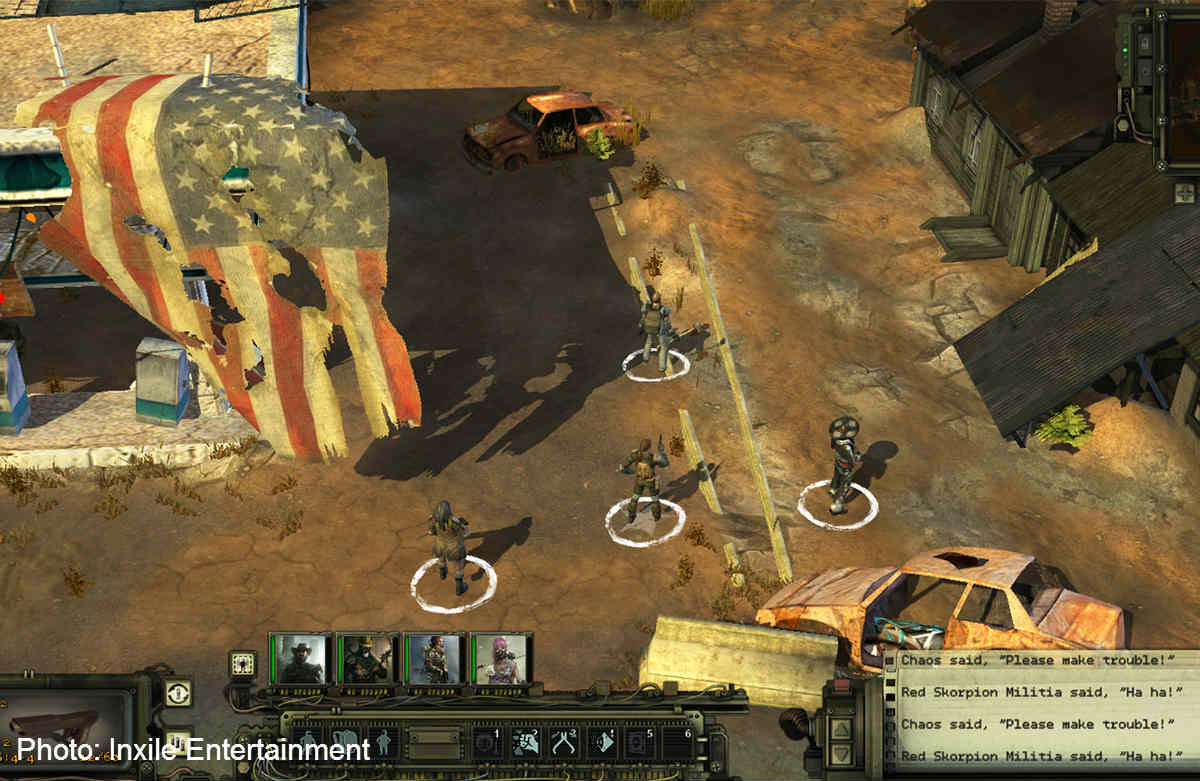Click the group-select button left of the portraits
The height and width of the screenshot is (781, 1200).
[242, 663]
